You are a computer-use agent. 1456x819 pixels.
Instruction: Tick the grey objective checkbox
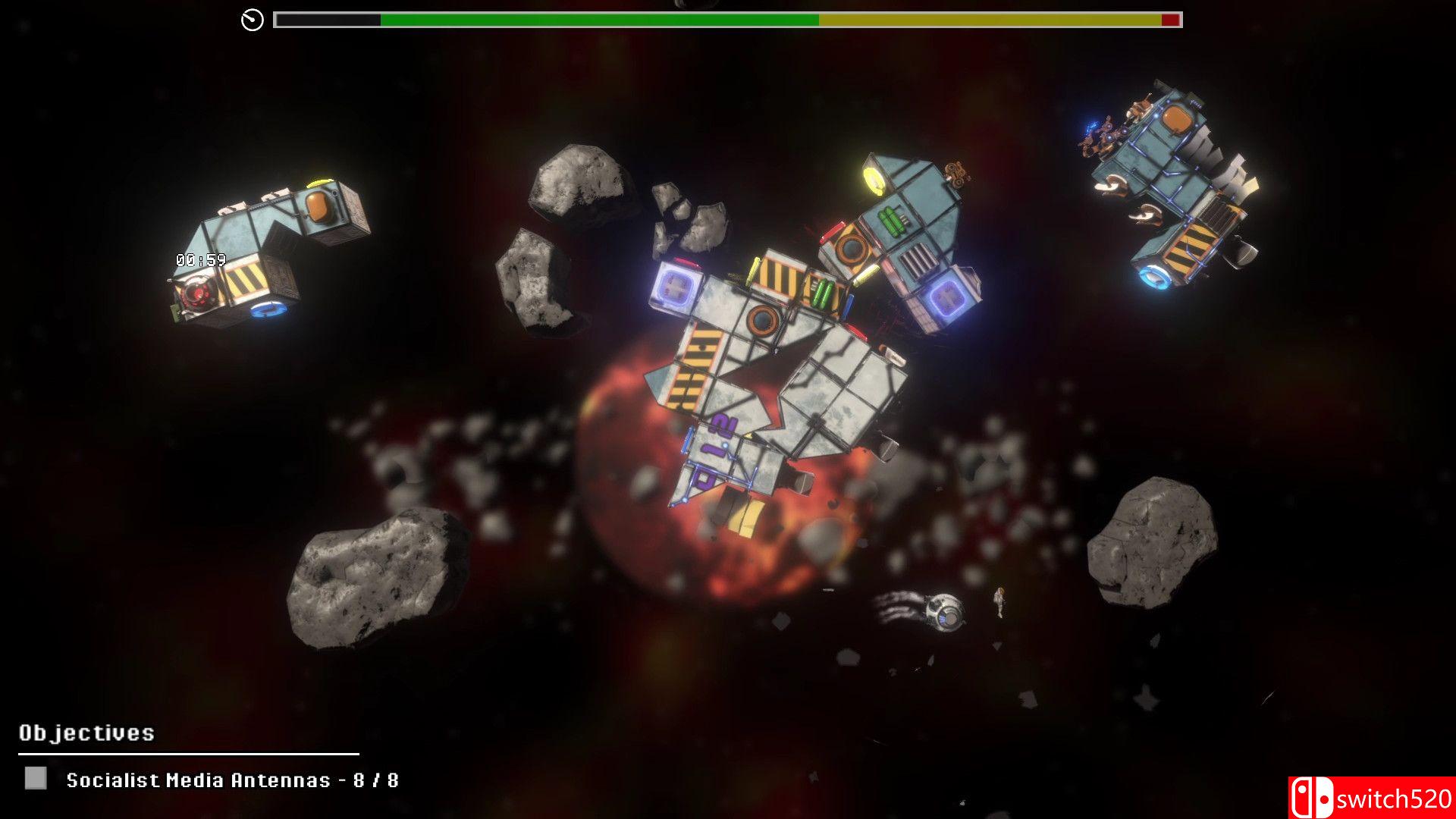[x=36, y=778]
